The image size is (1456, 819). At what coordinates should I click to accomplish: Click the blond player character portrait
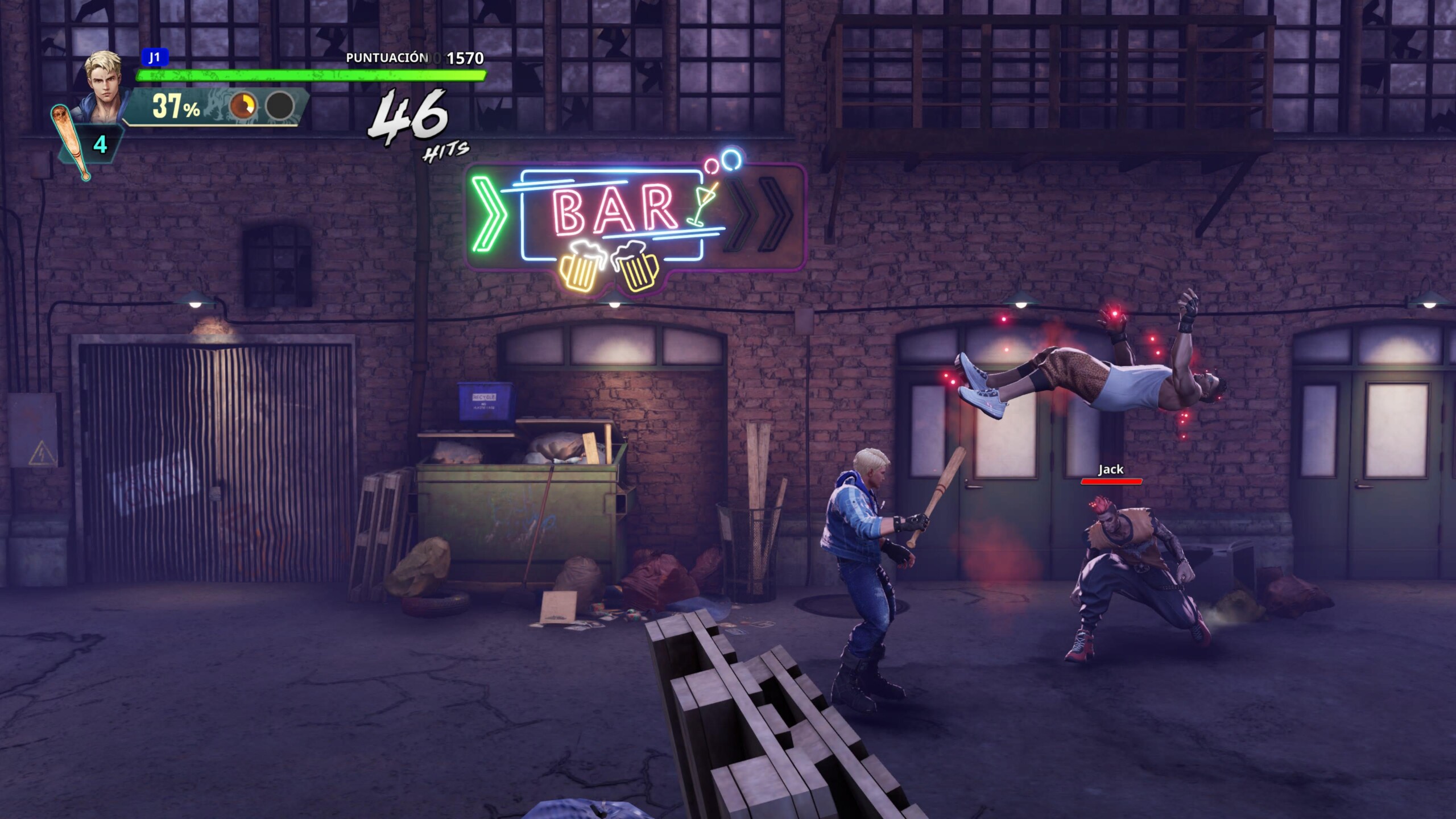click(x=105, y=82)
